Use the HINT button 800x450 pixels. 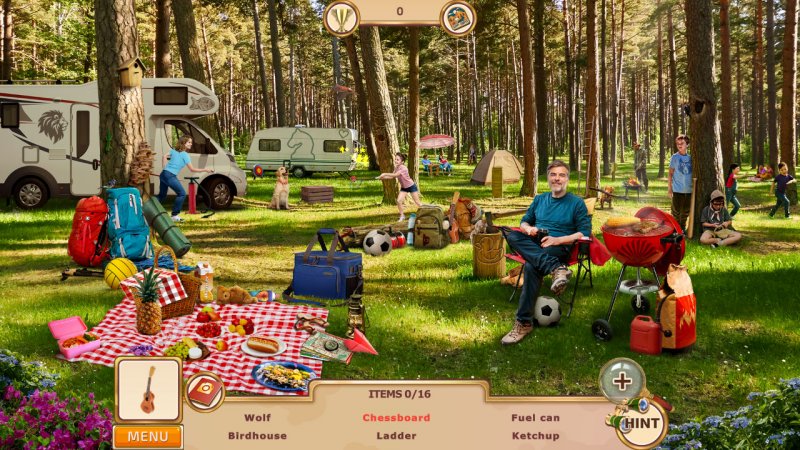coord(643,424)
